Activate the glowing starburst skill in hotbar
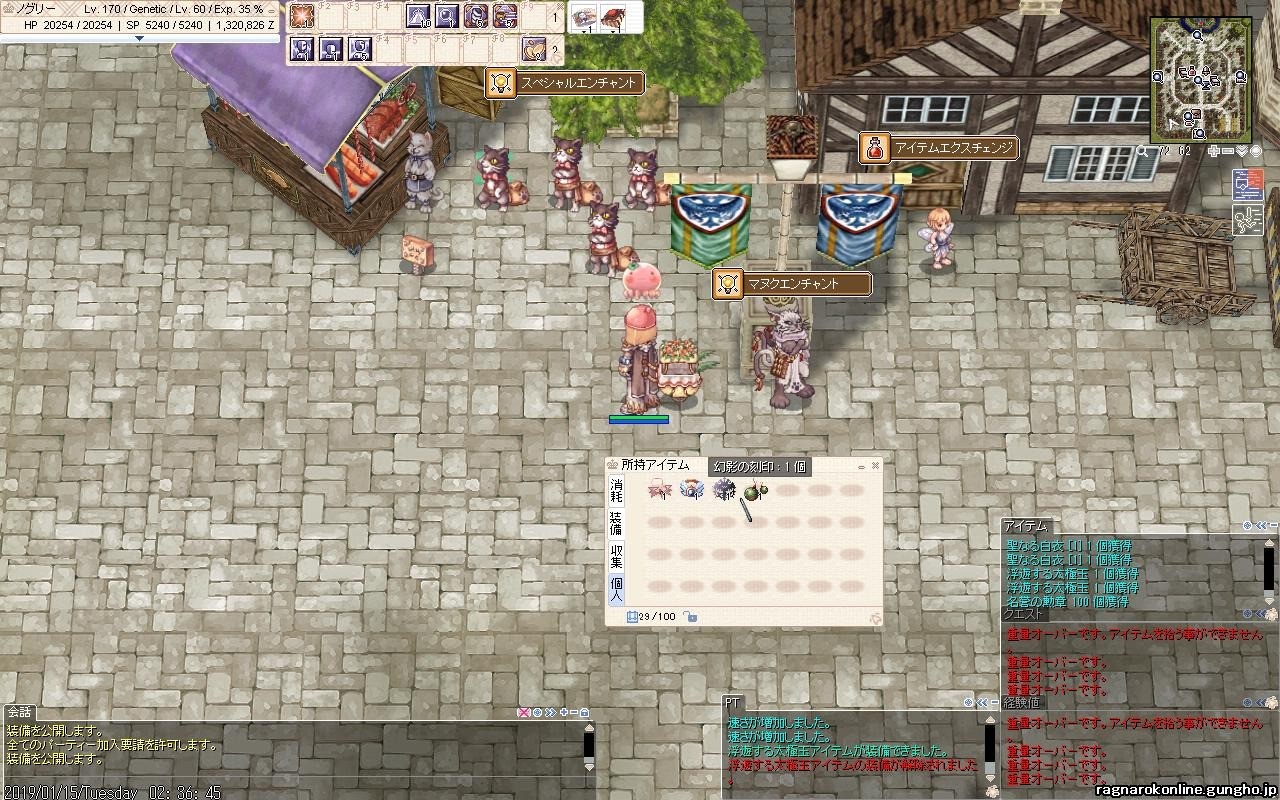Image resolution: width=1280 pixels, height=800 pixels. (302, 16)
